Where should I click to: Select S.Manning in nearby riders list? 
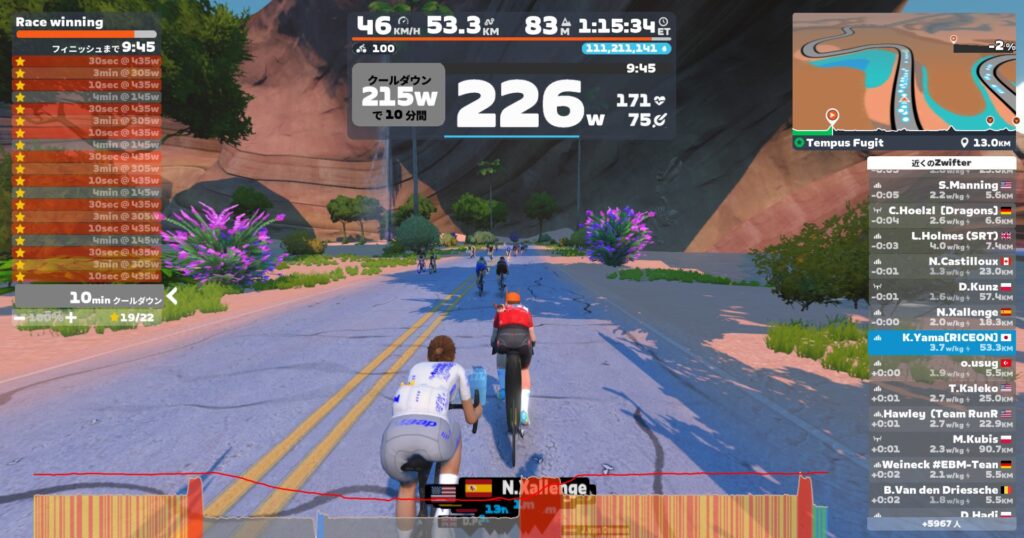pos(941,190)
